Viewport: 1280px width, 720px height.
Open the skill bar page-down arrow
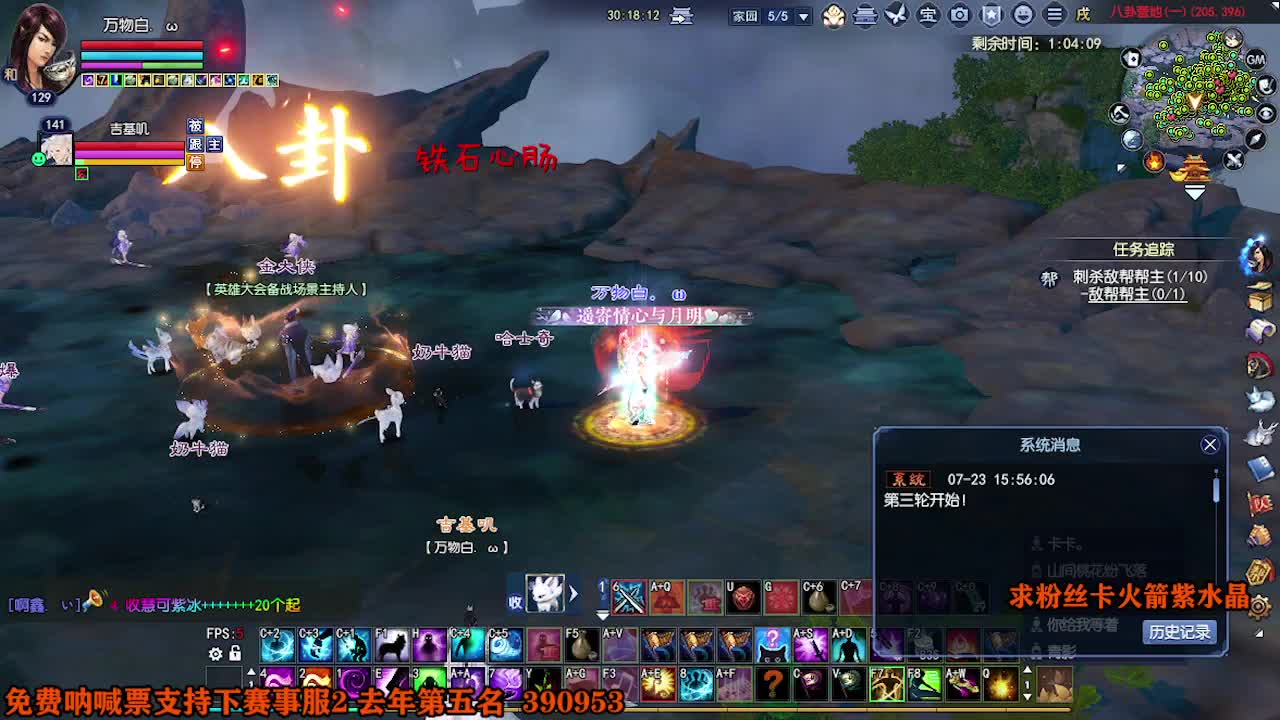pos(602,616)
